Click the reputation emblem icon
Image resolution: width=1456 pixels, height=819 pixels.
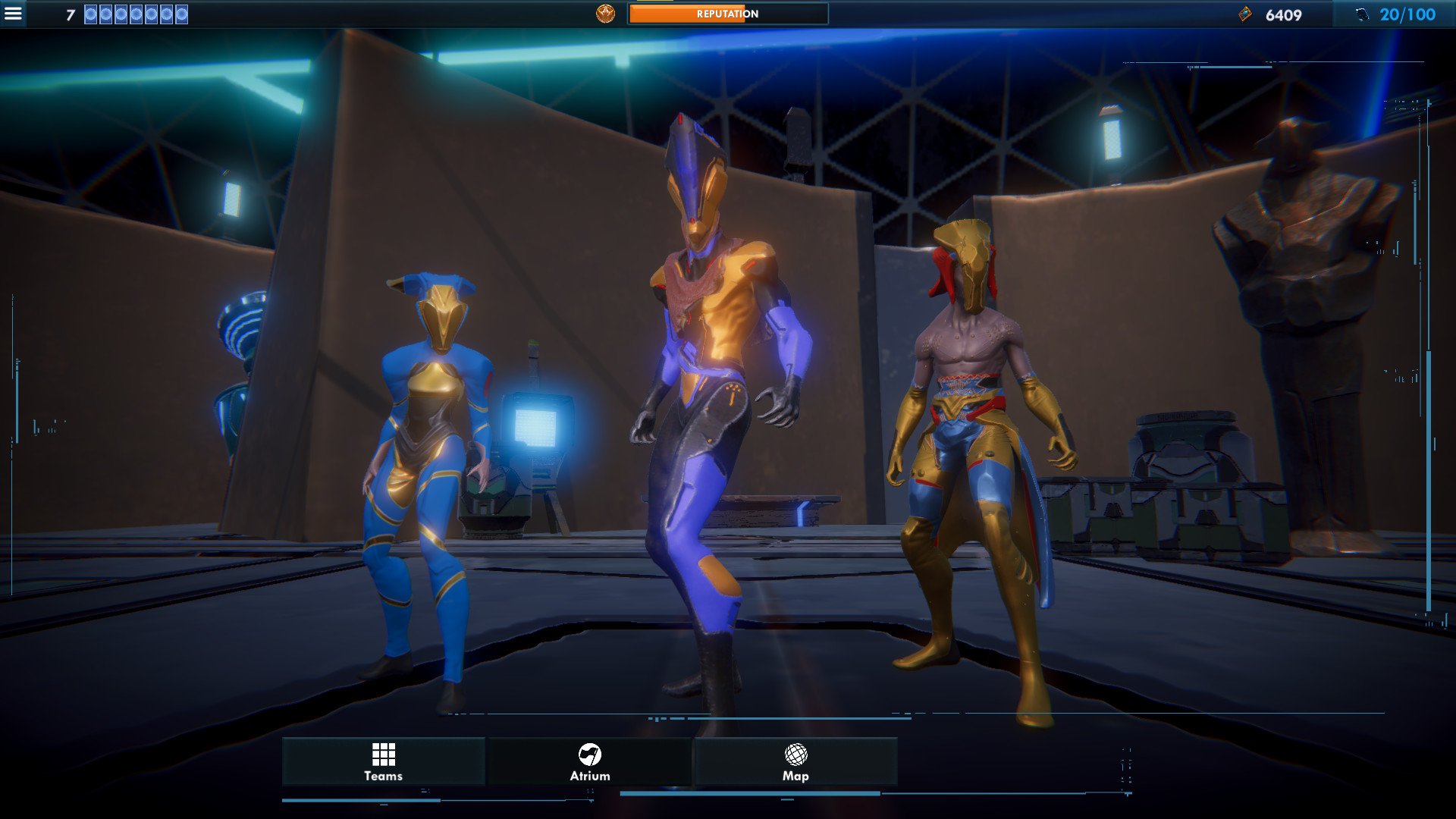[605, 14]
